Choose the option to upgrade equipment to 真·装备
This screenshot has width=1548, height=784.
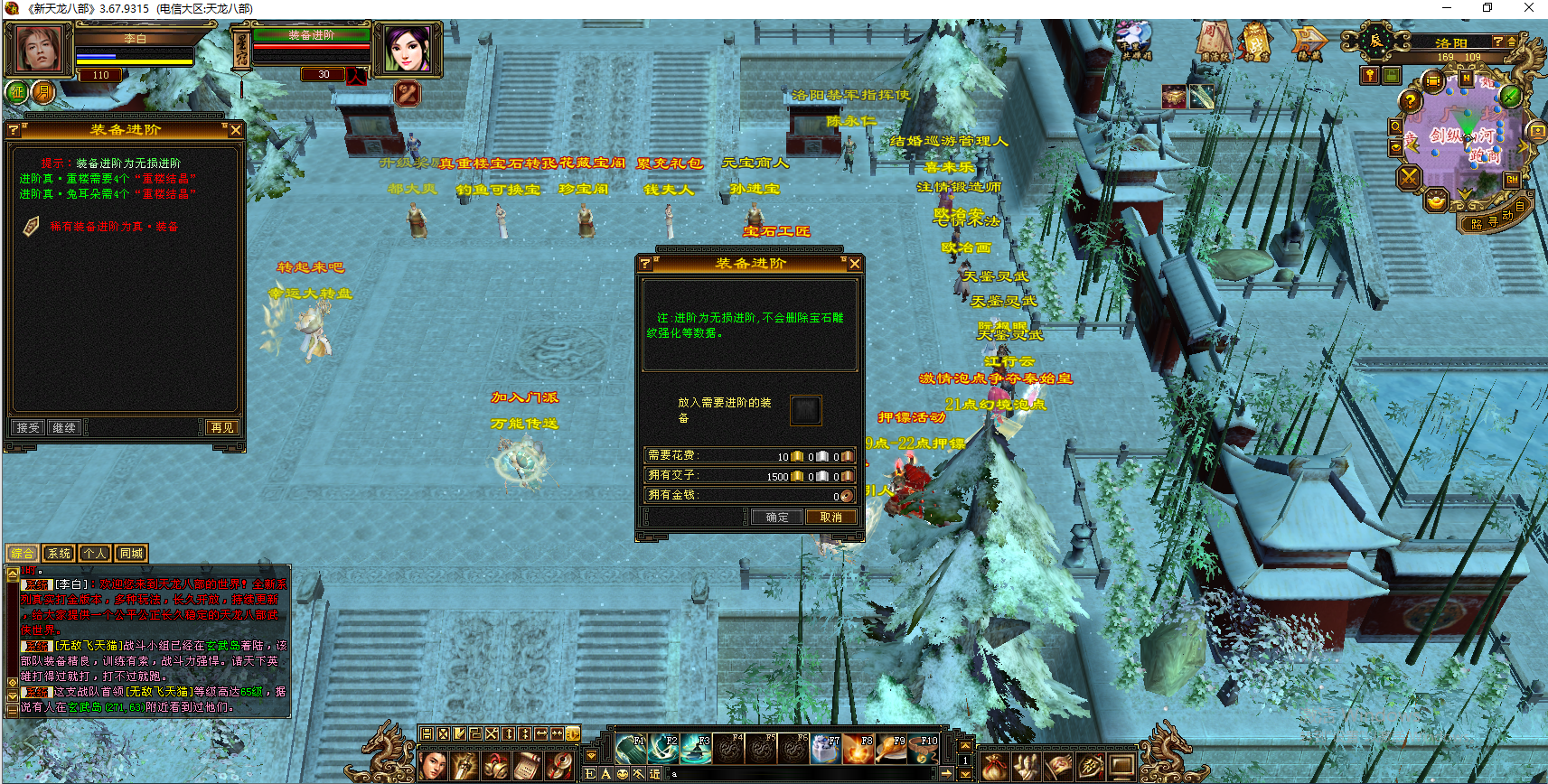pyautogui.click(x=114, y=227)
